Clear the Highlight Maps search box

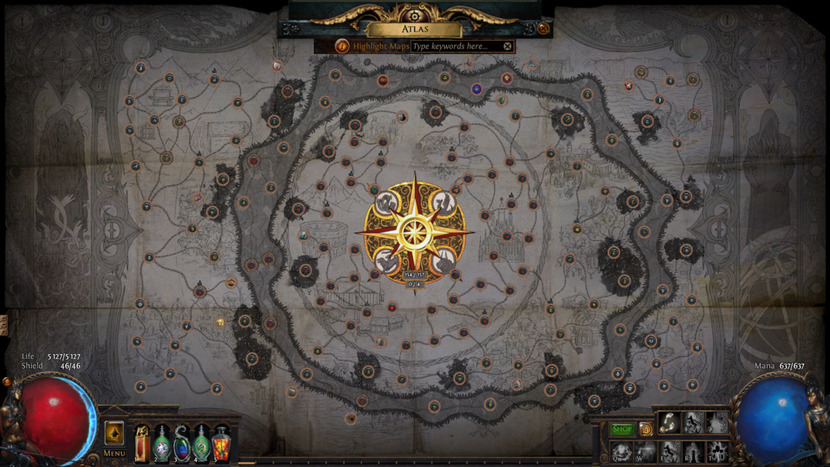[x=507, y=46]
